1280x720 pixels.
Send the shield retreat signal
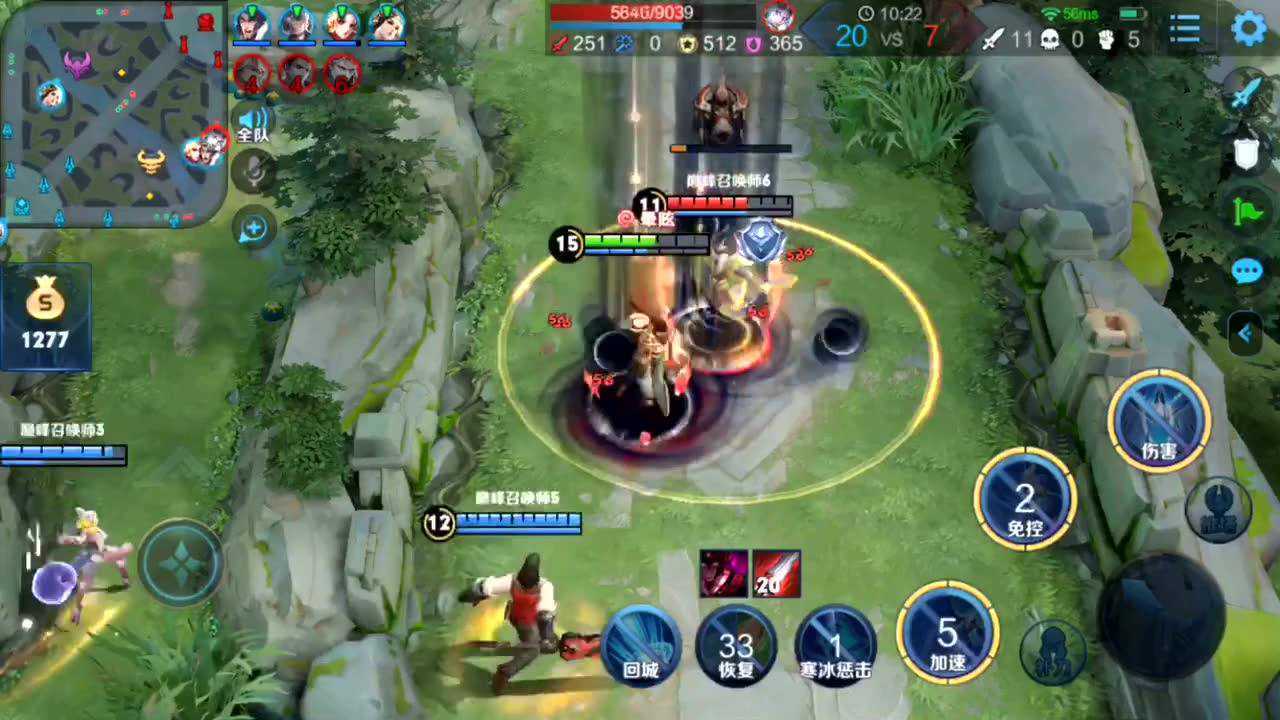tap(1245, 153)
